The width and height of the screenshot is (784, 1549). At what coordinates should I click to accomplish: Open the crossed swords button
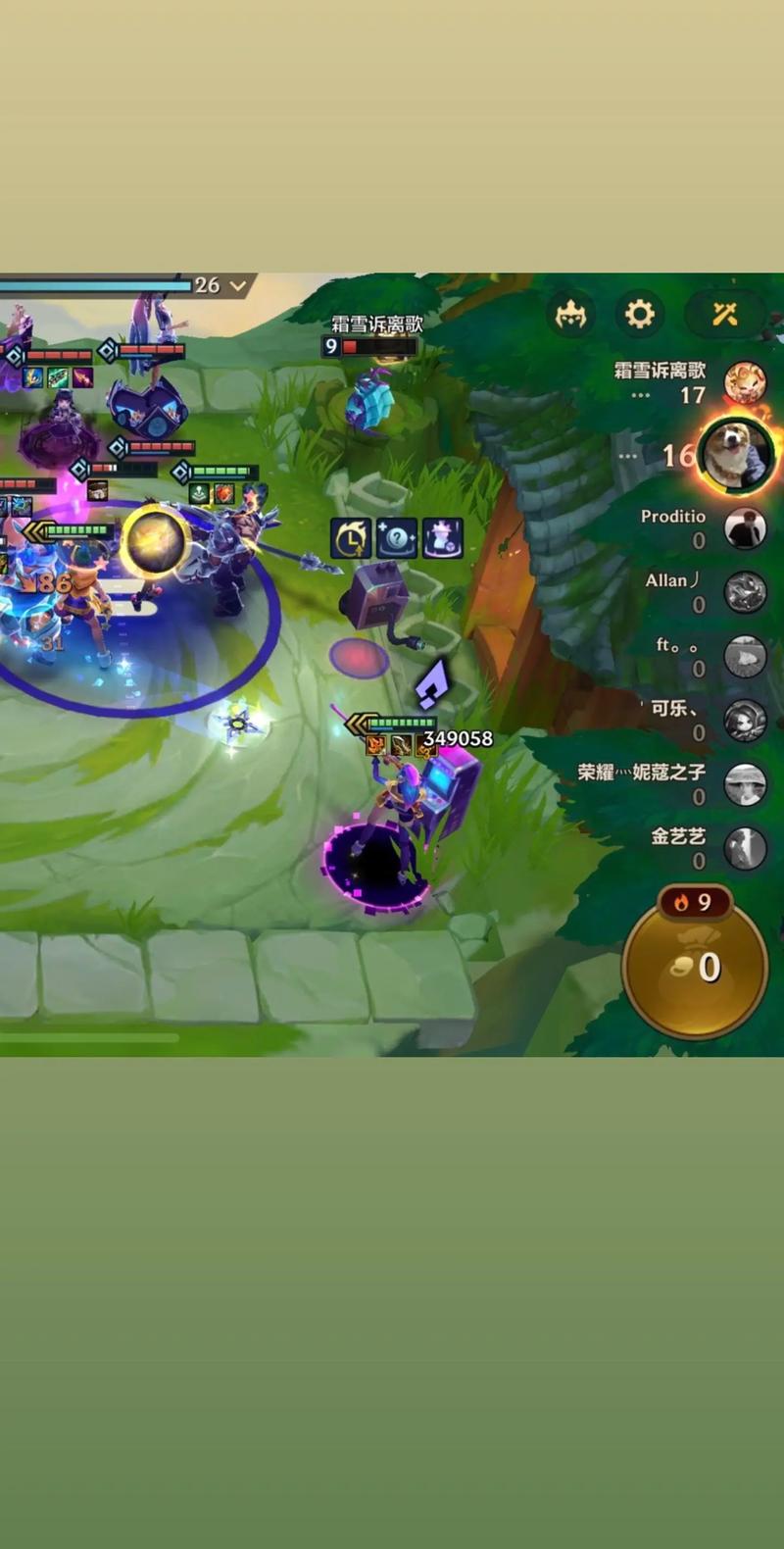725,315
